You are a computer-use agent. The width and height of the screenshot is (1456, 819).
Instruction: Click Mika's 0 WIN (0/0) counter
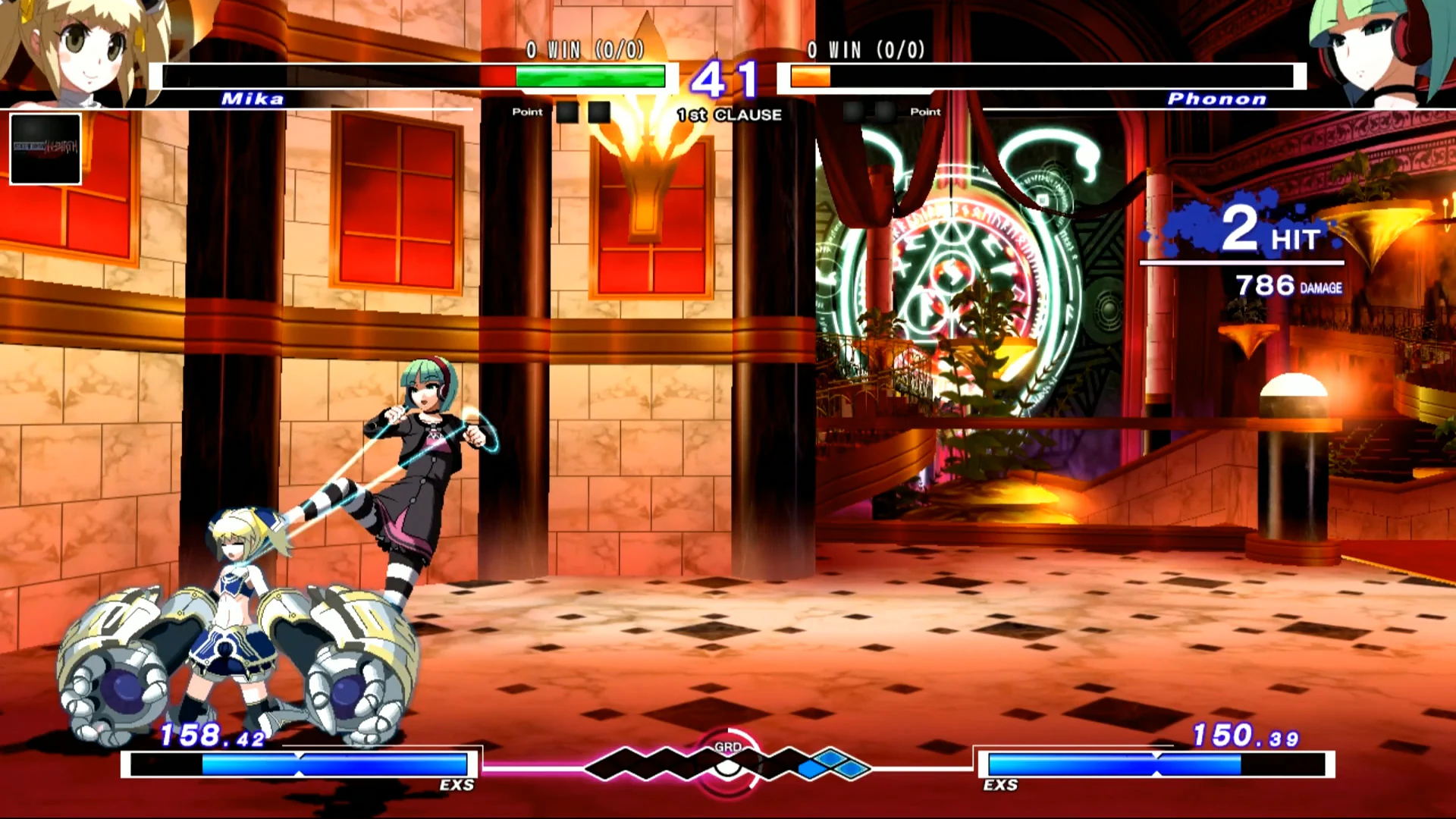(x=584, y=52)
